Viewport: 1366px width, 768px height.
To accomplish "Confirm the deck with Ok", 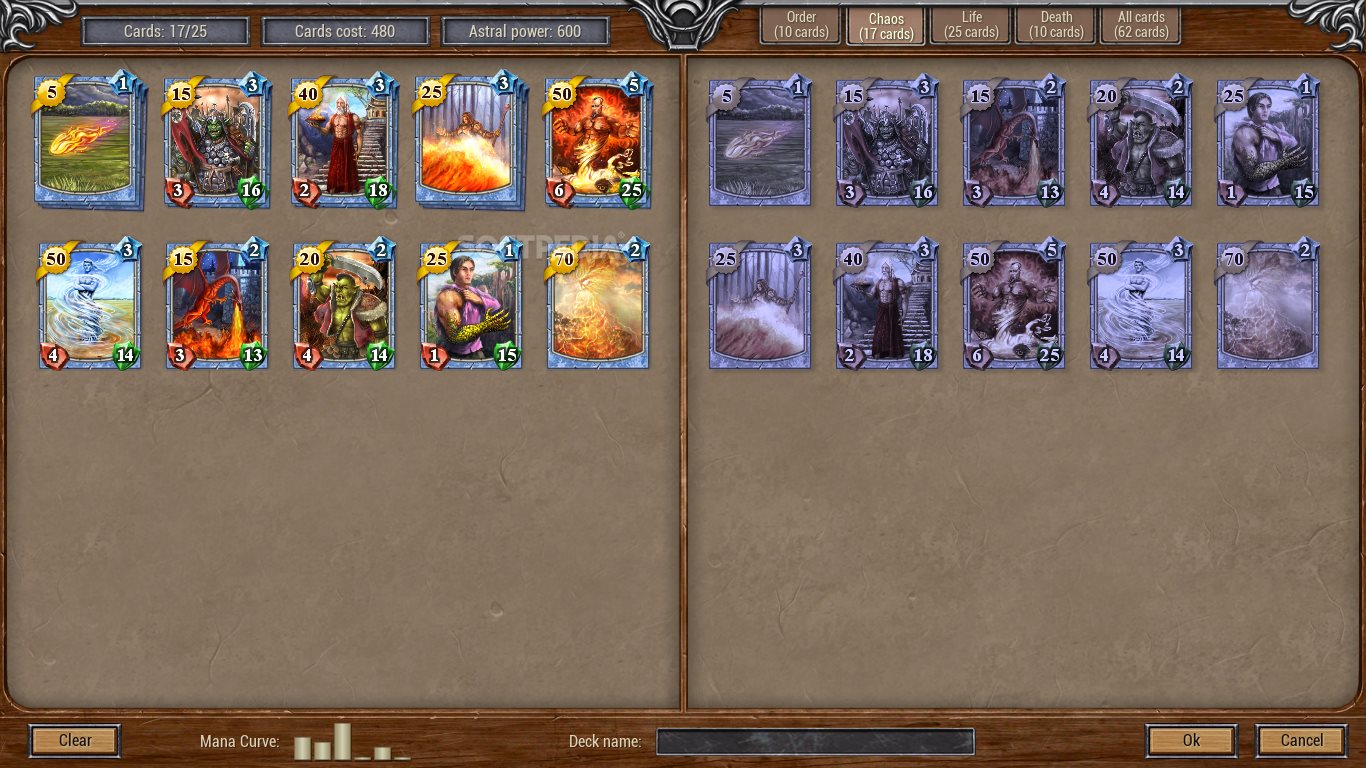I will pyautogui.click(x=1191, y=741).
